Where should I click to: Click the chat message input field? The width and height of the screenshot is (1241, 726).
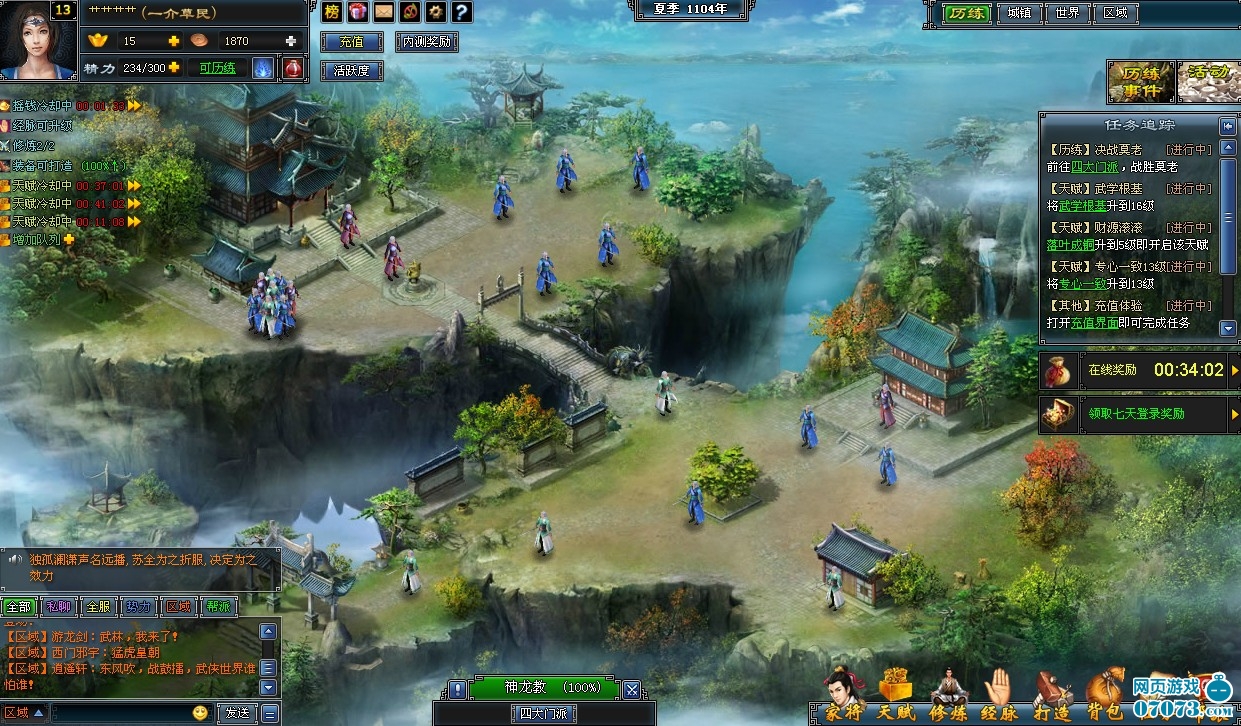point(120,713)
